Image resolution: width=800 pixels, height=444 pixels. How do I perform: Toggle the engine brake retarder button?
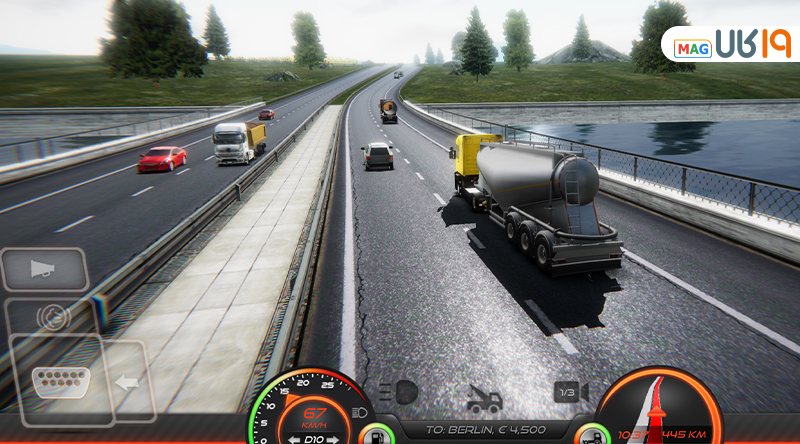[52, 317]
